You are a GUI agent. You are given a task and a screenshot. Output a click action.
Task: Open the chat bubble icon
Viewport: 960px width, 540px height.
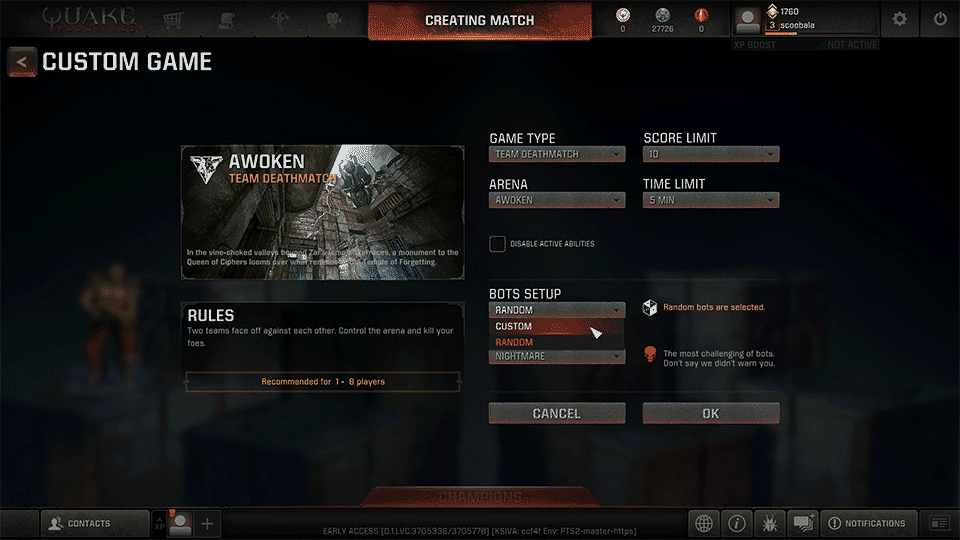click(803, 523)
